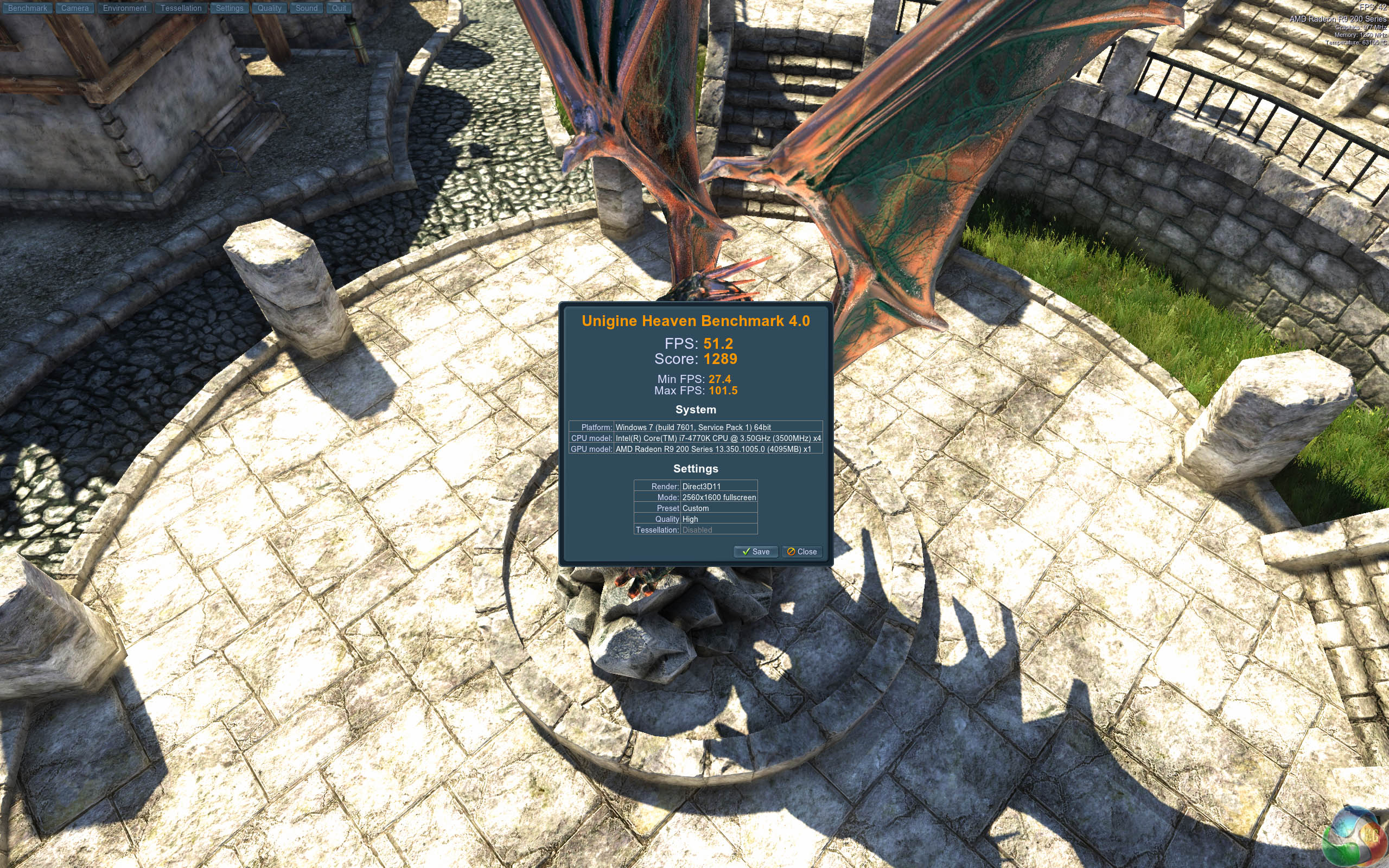Click the Camera menu button

click(75, 8)
